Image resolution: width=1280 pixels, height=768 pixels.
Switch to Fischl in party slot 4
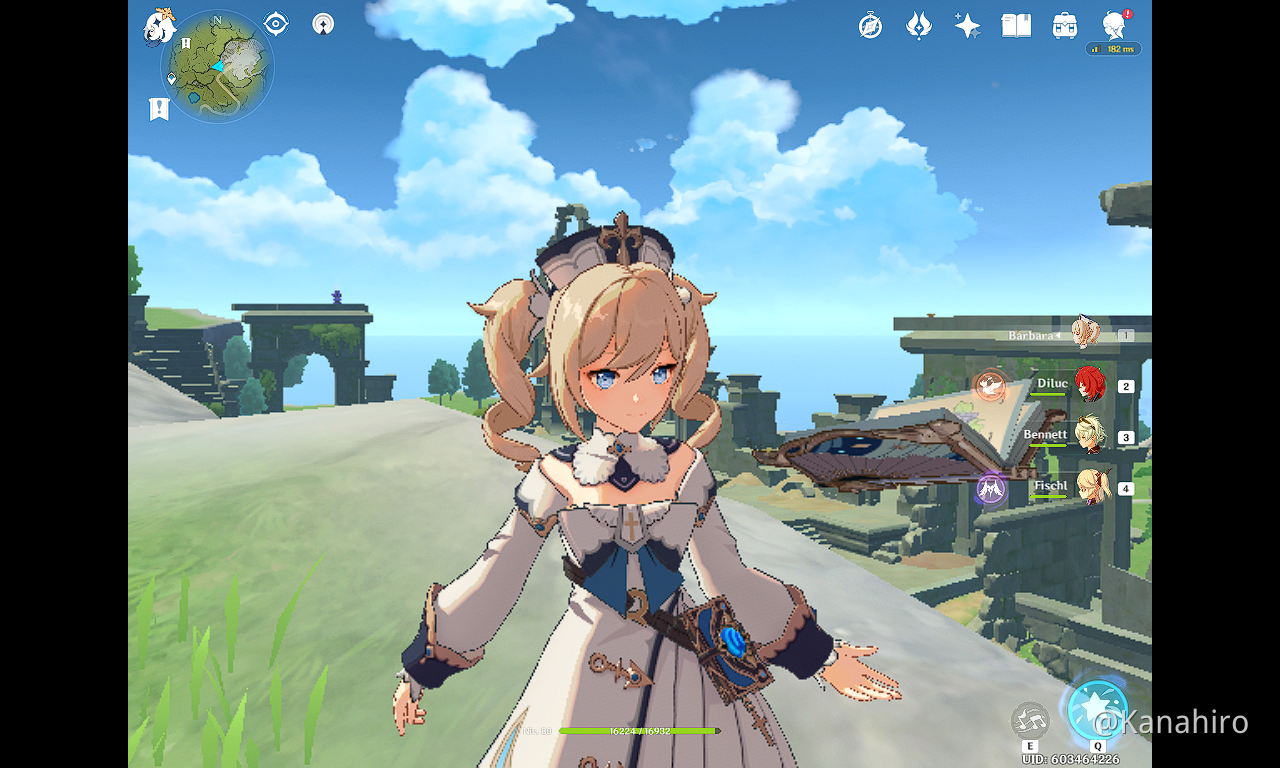pos(1090,488)
